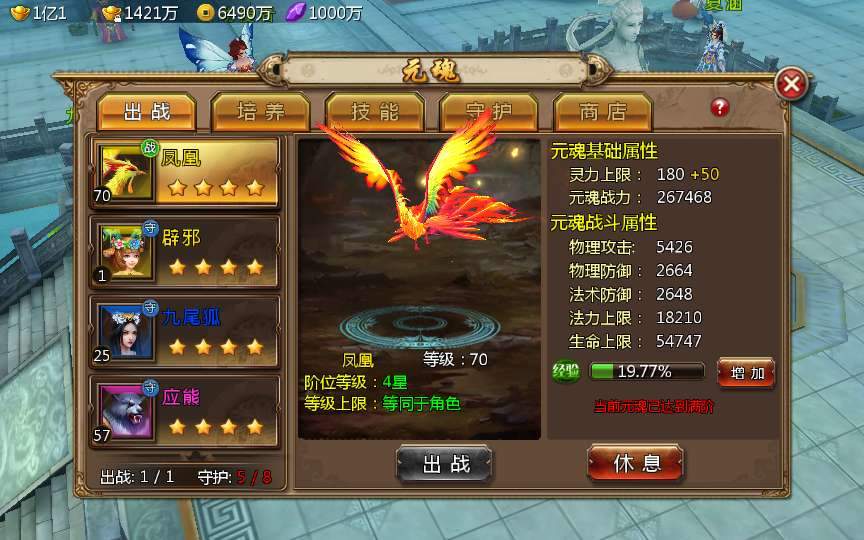864x540 pixels.
Task: Select the 凤凰 soul in the list
Action: 186,171
